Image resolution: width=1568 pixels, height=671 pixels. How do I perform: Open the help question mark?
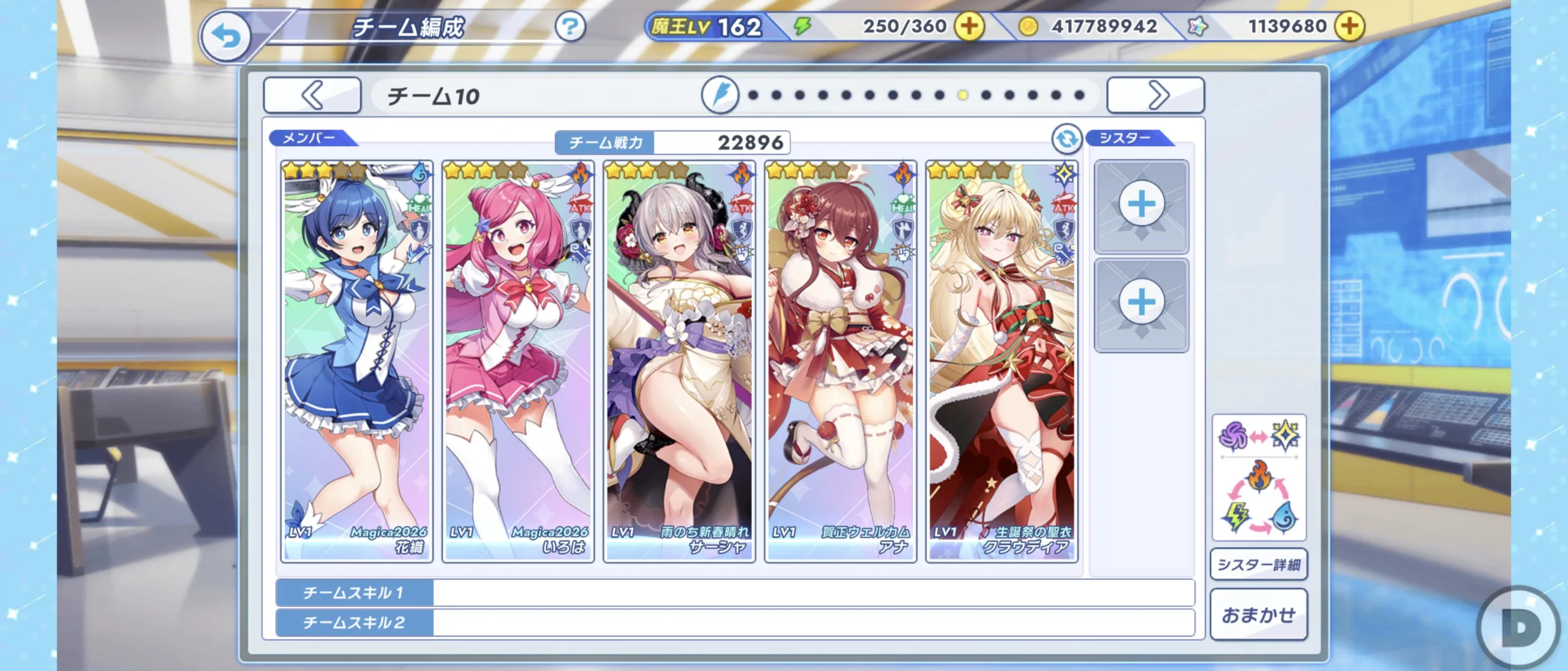click(x=570, y=27)
